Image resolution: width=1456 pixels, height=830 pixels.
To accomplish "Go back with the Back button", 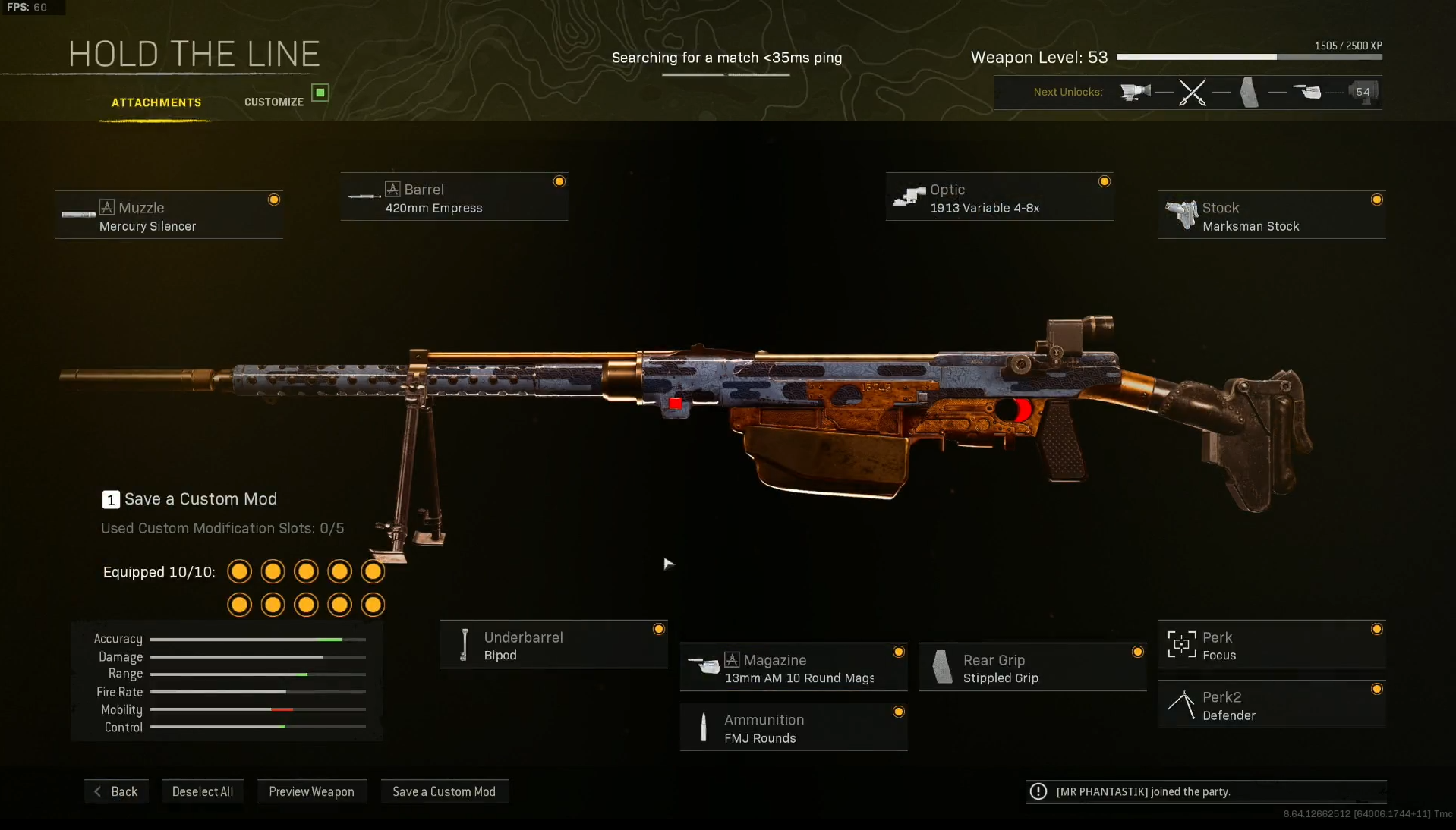I will pyautogui.click(x=116, y=791).
